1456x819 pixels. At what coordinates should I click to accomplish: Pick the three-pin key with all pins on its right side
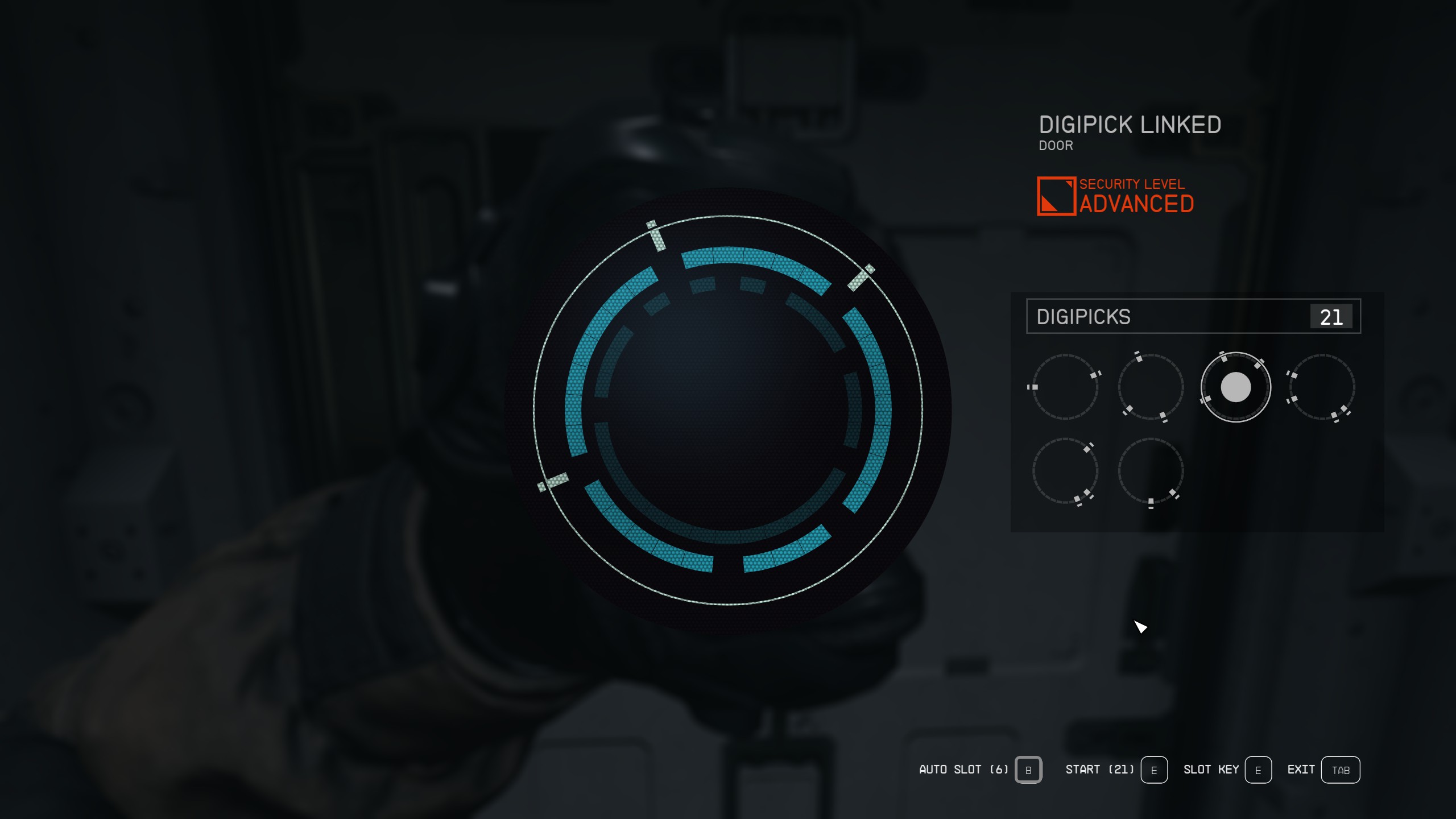[x=1065, y=471]
